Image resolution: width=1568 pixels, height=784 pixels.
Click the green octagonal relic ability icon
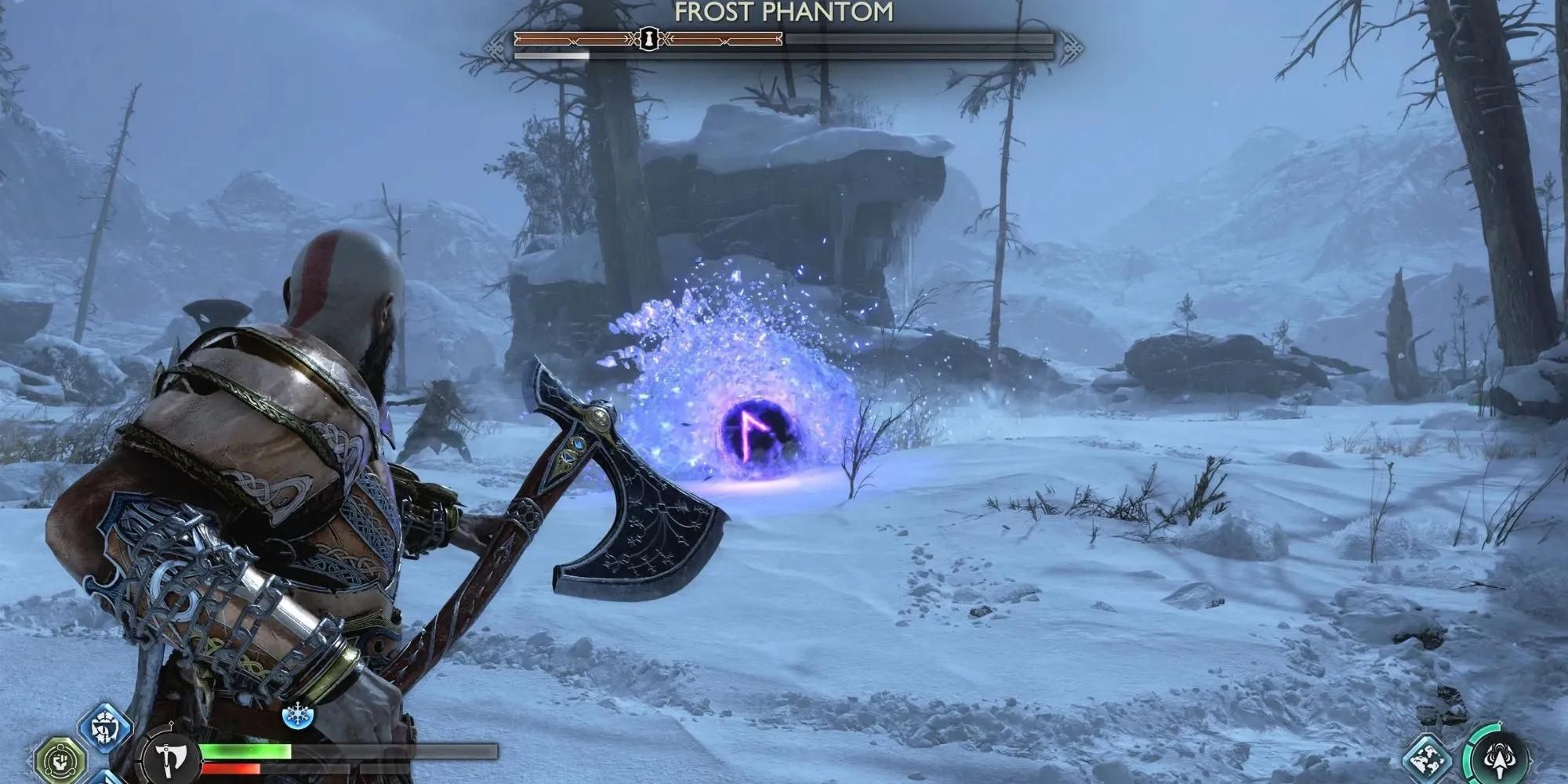60,757
